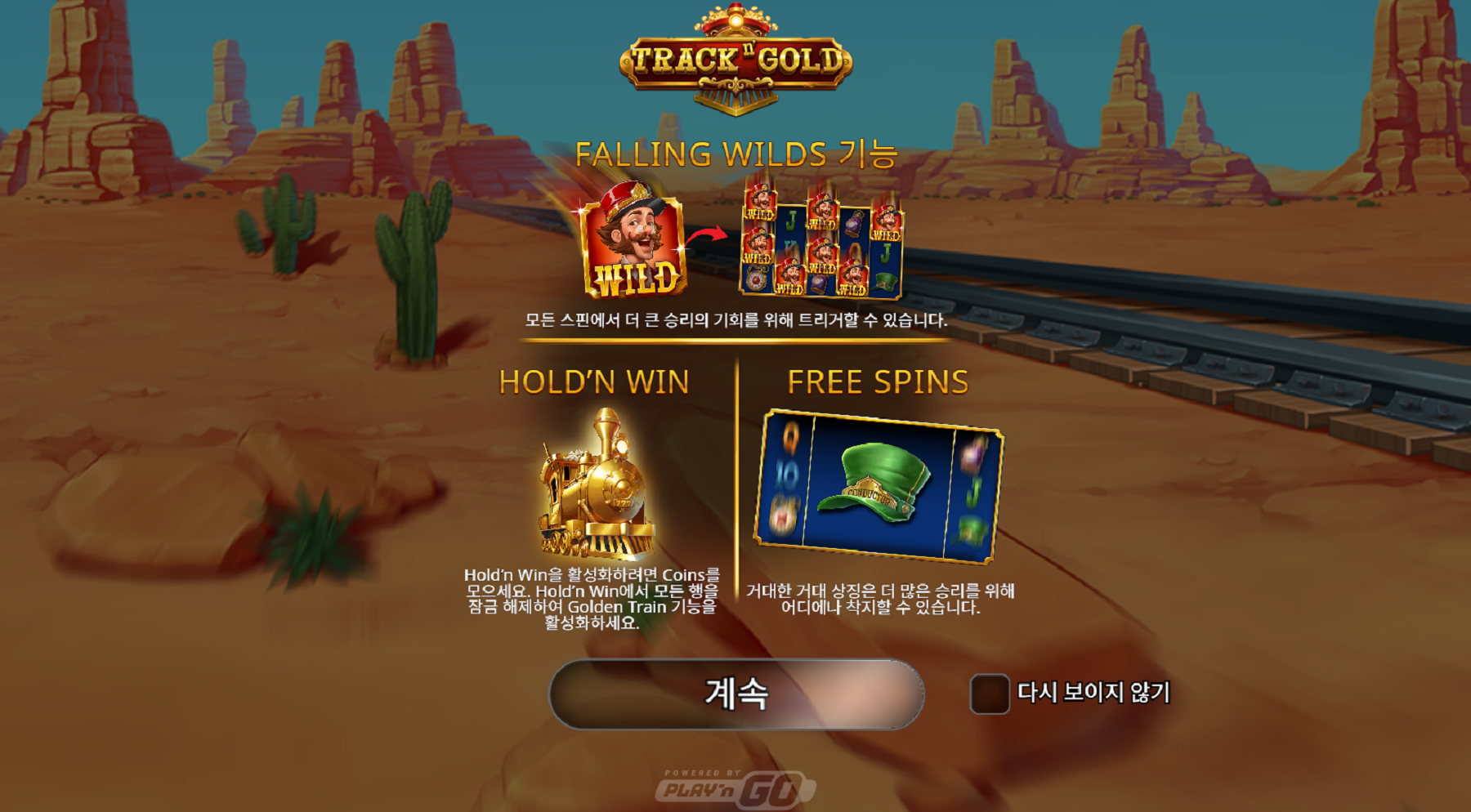Continue with the 계속 button
1471x812 pixels.
pos(736,694)
